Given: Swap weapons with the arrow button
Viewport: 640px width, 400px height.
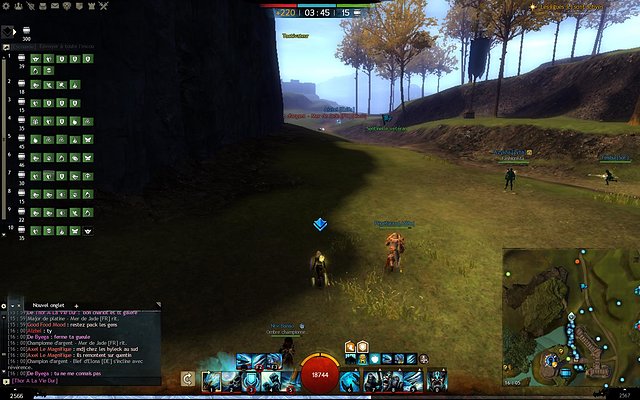Looking at the screenshot, I should tap(187, 379).
